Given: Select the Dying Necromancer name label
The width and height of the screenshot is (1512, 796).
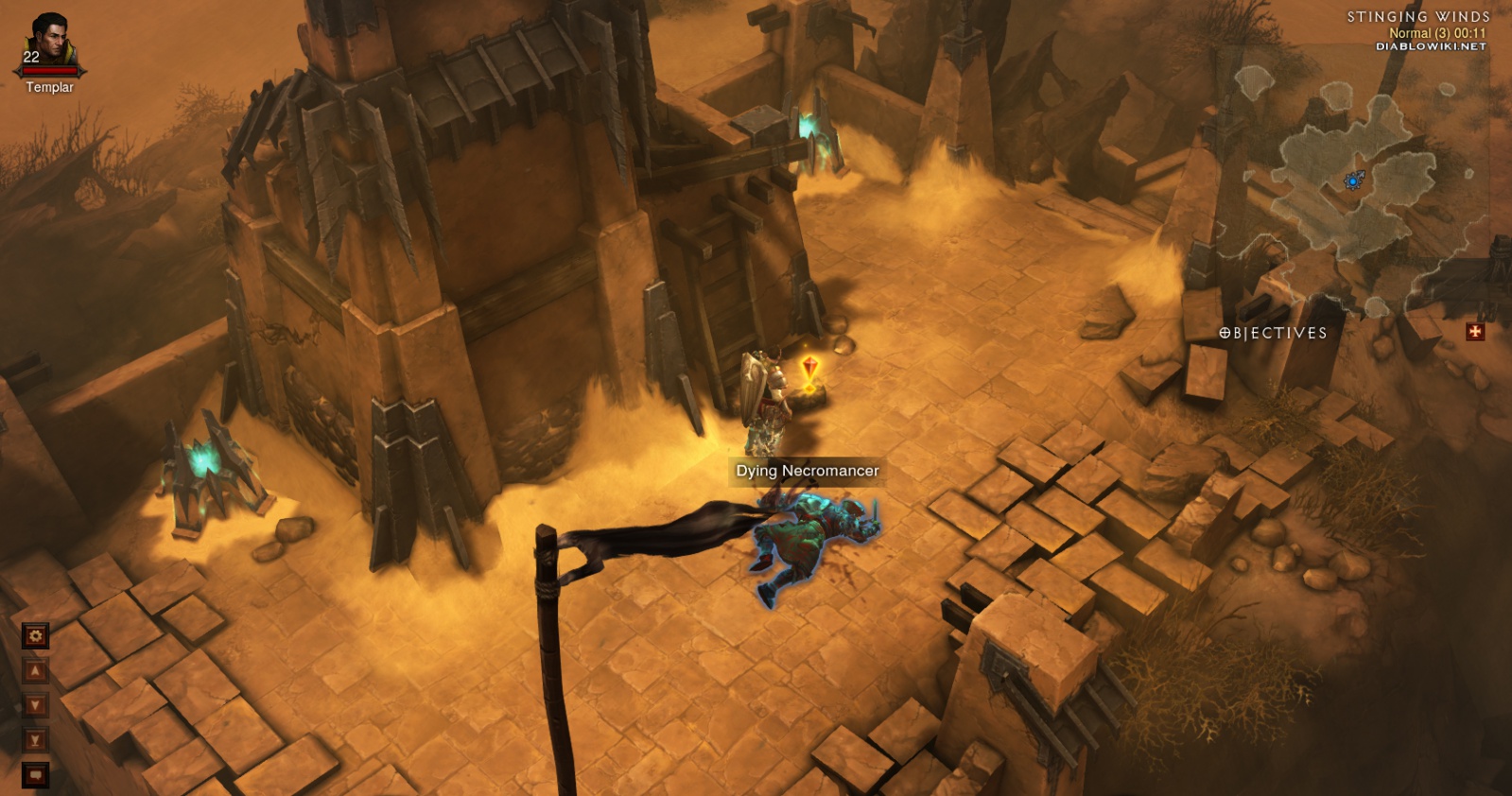Looking at the screenshot, I should coord(807,471).
